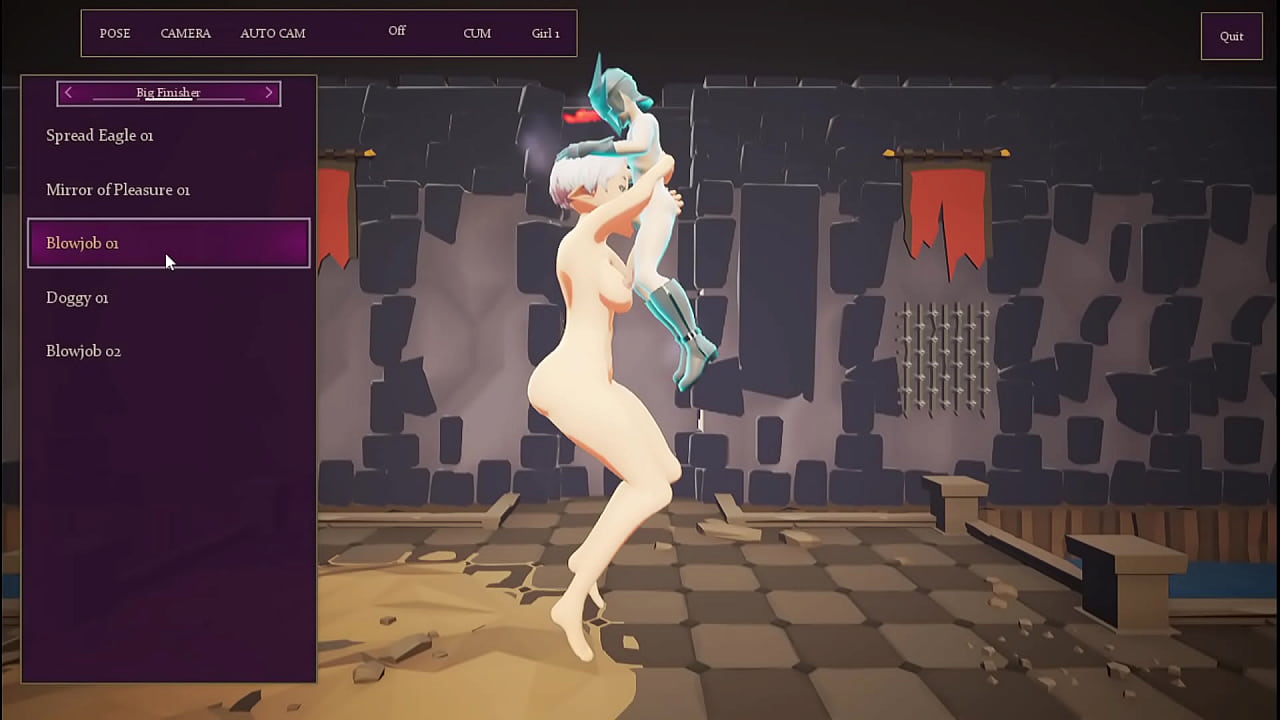Click the Off setting beside Auto Cam
The width and height of the screenshot is (1280, 720).
click(x=397, y=31)
